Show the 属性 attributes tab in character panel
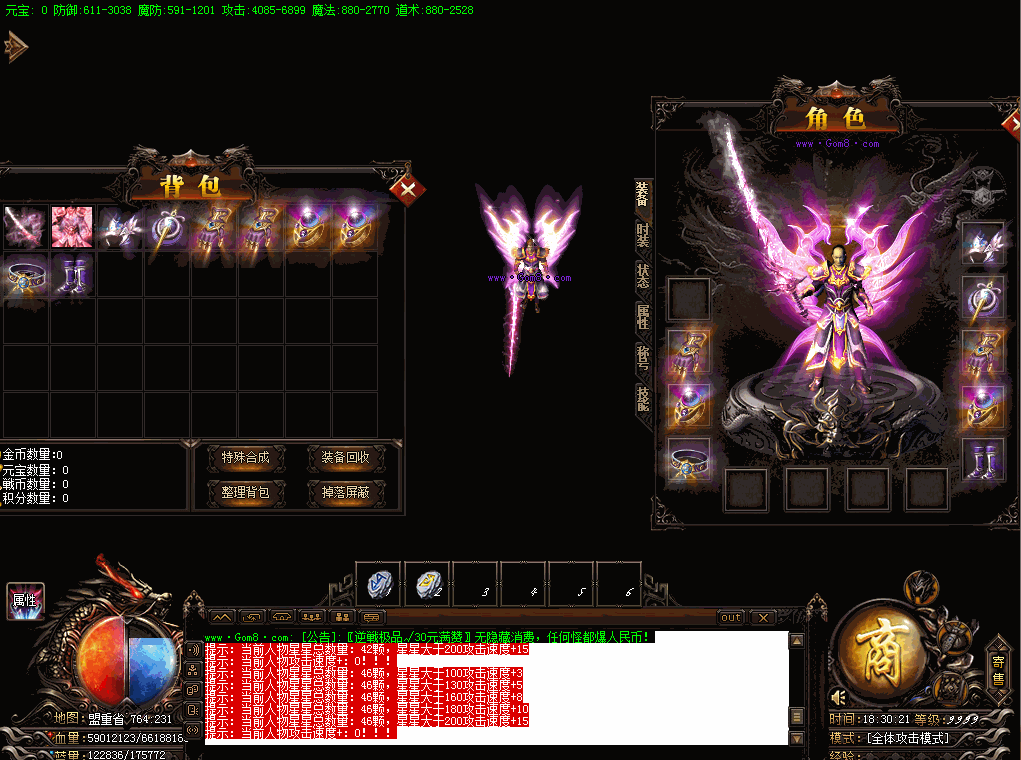Screen dimensions: 1021x760 pyautogui.click(x=643, y=317)
